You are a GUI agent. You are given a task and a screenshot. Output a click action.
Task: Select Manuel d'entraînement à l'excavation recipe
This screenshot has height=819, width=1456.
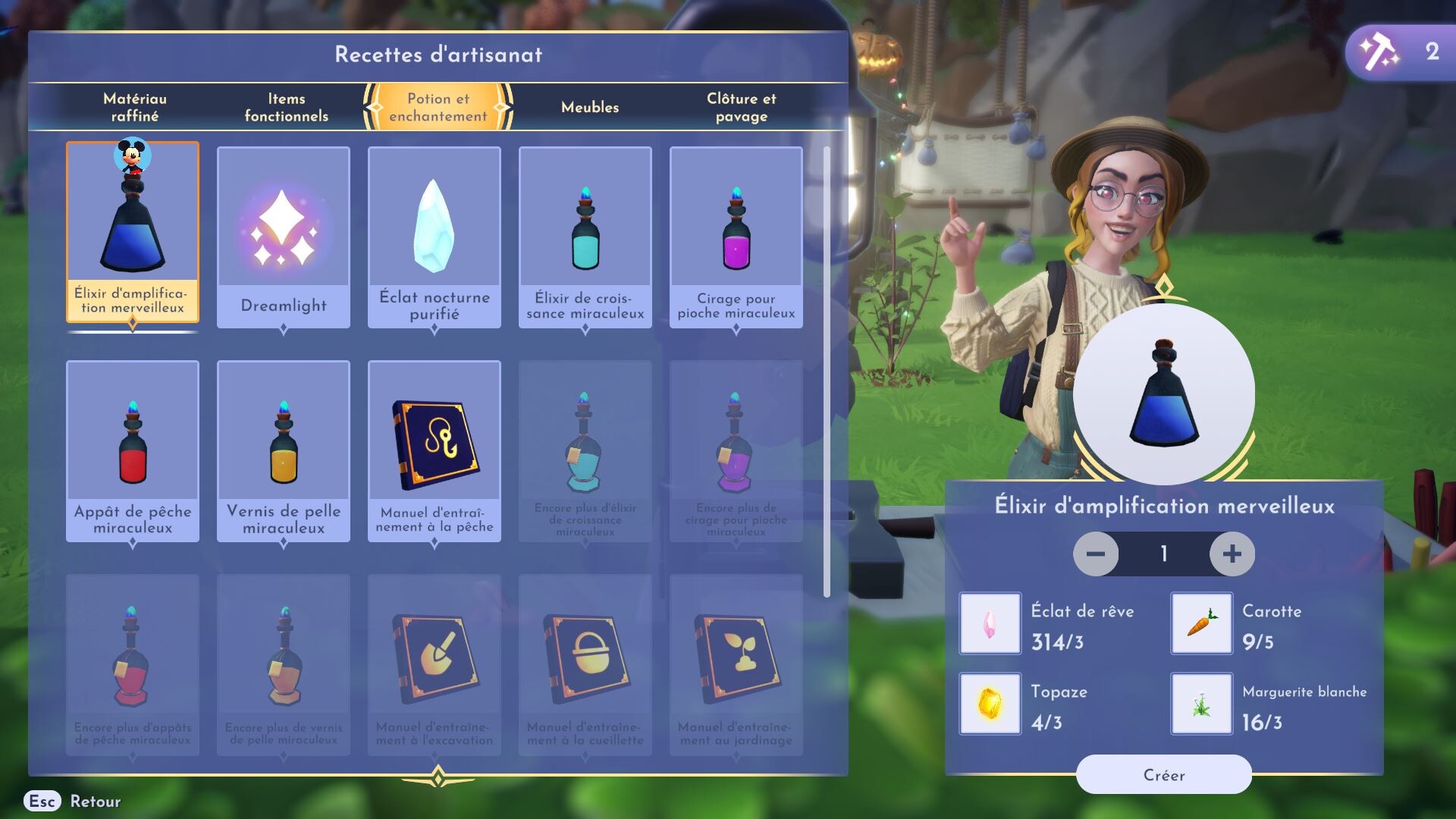[435, 664]
